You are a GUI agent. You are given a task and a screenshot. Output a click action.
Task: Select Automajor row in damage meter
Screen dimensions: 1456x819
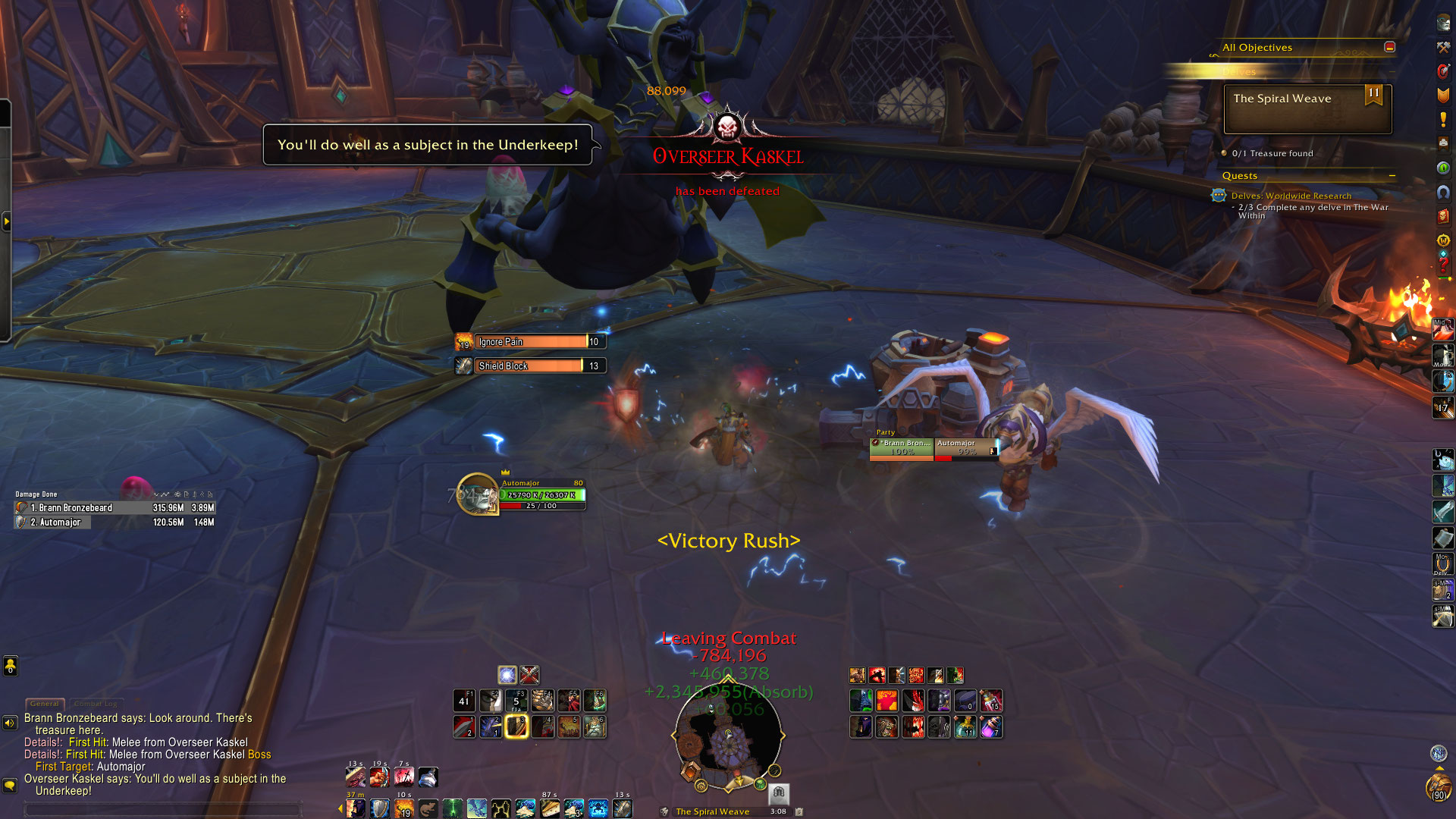115,522
